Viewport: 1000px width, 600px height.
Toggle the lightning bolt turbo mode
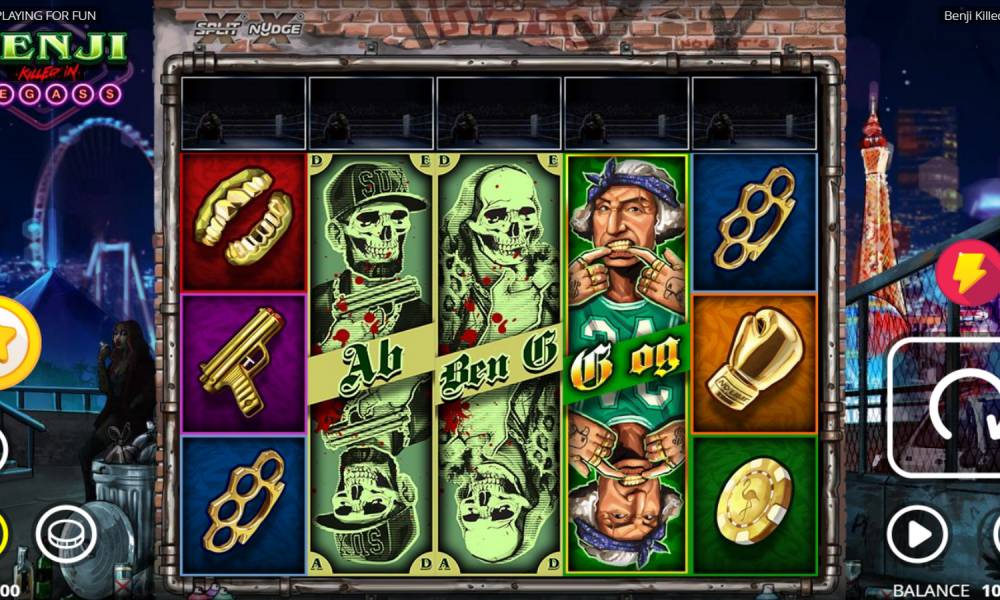(x=968, y=273)
